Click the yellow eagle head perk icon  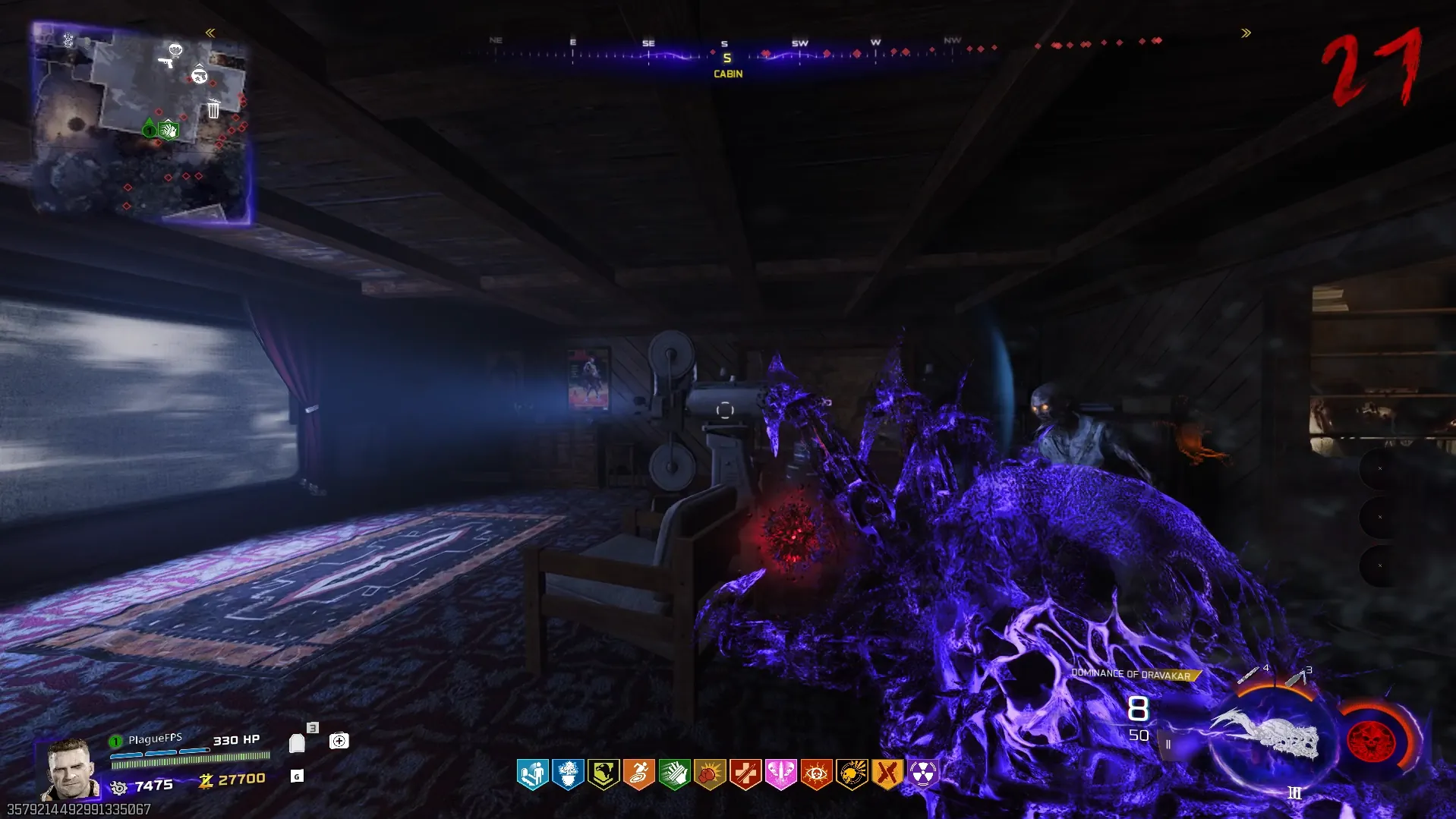[604, 774]
